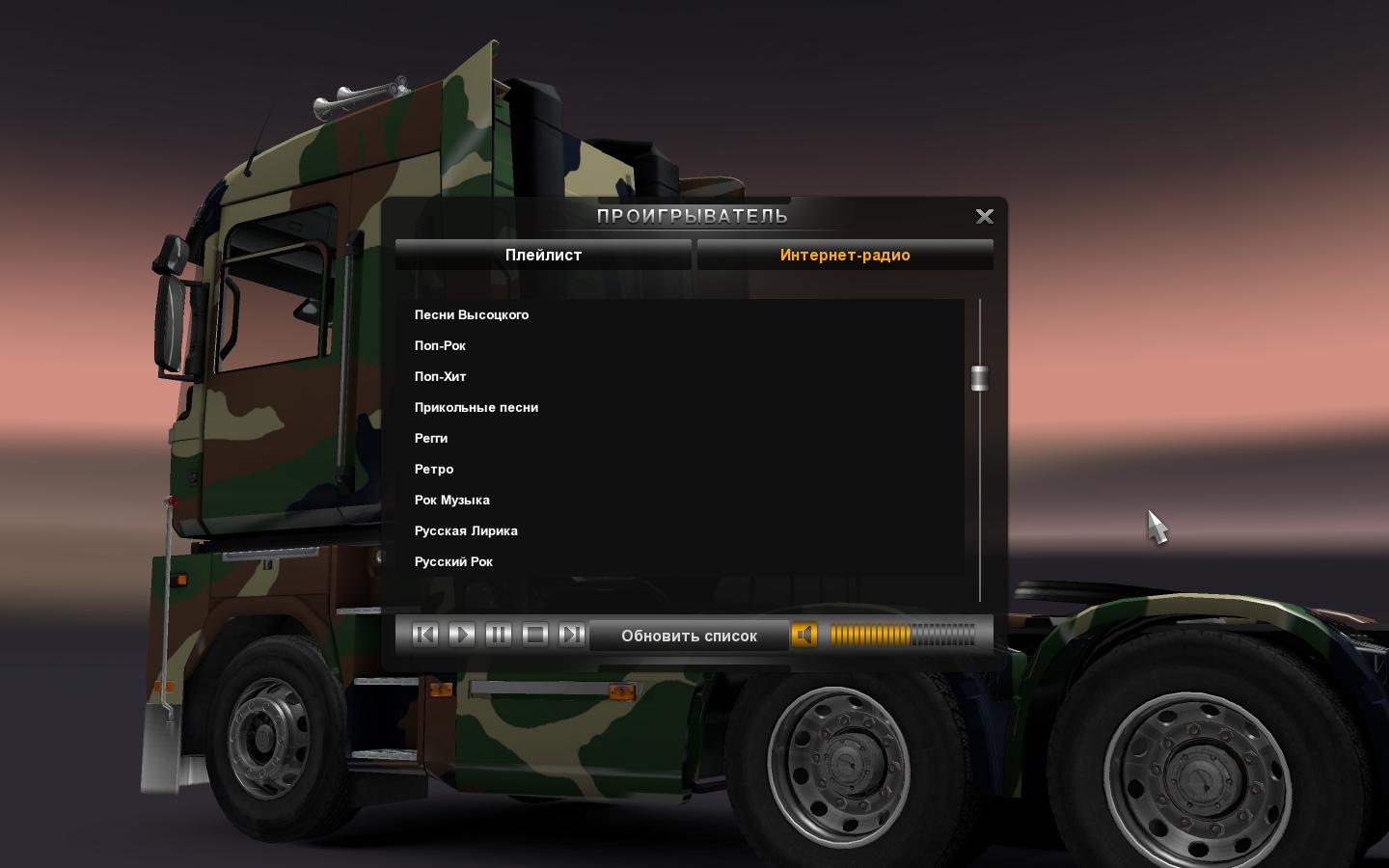The width and height of the screenshot is (1389, 868).
Task: Select Прикольные песни from the list
Action: [x=477, y=408]
